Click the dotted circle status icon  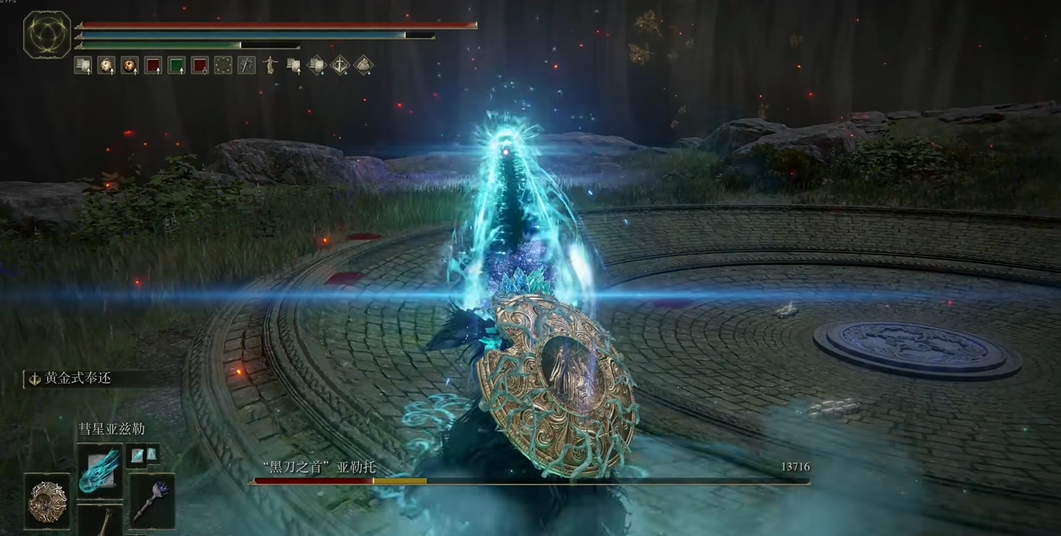point(223,66)
